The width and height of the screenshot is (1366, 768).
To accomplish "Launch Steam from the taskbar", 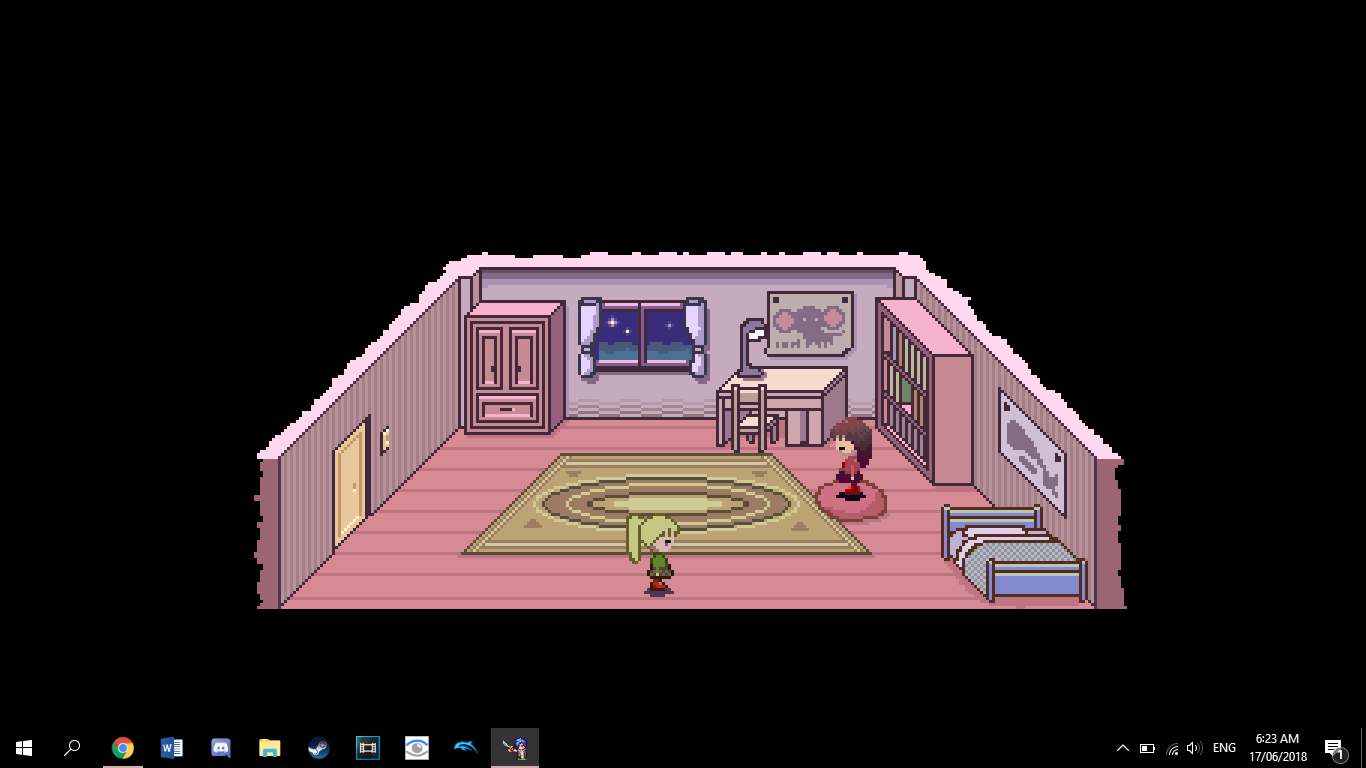I will [318, 747].
